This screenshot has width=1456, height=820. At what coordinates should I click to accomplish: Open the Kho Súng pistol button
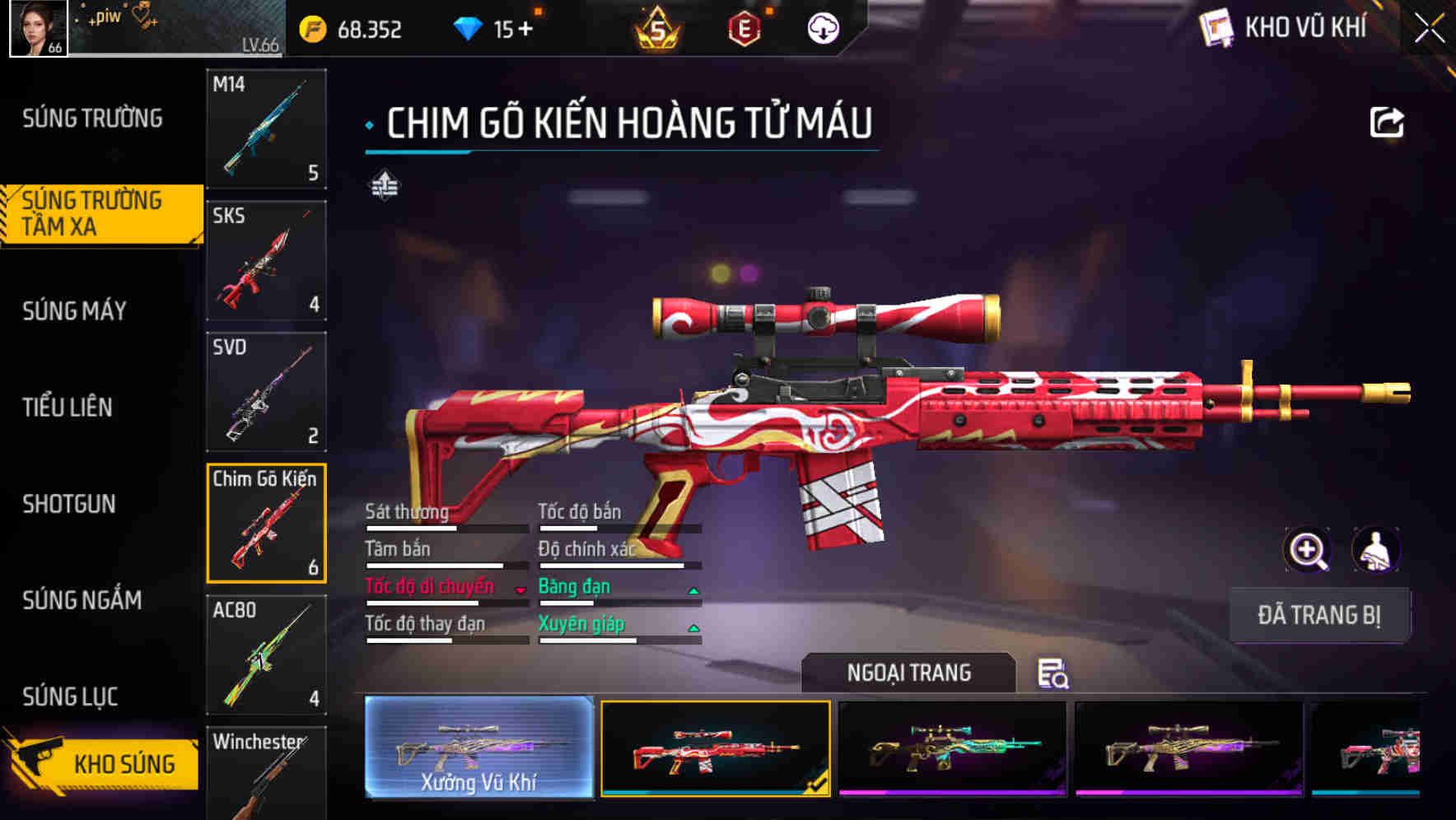point(99,763)
